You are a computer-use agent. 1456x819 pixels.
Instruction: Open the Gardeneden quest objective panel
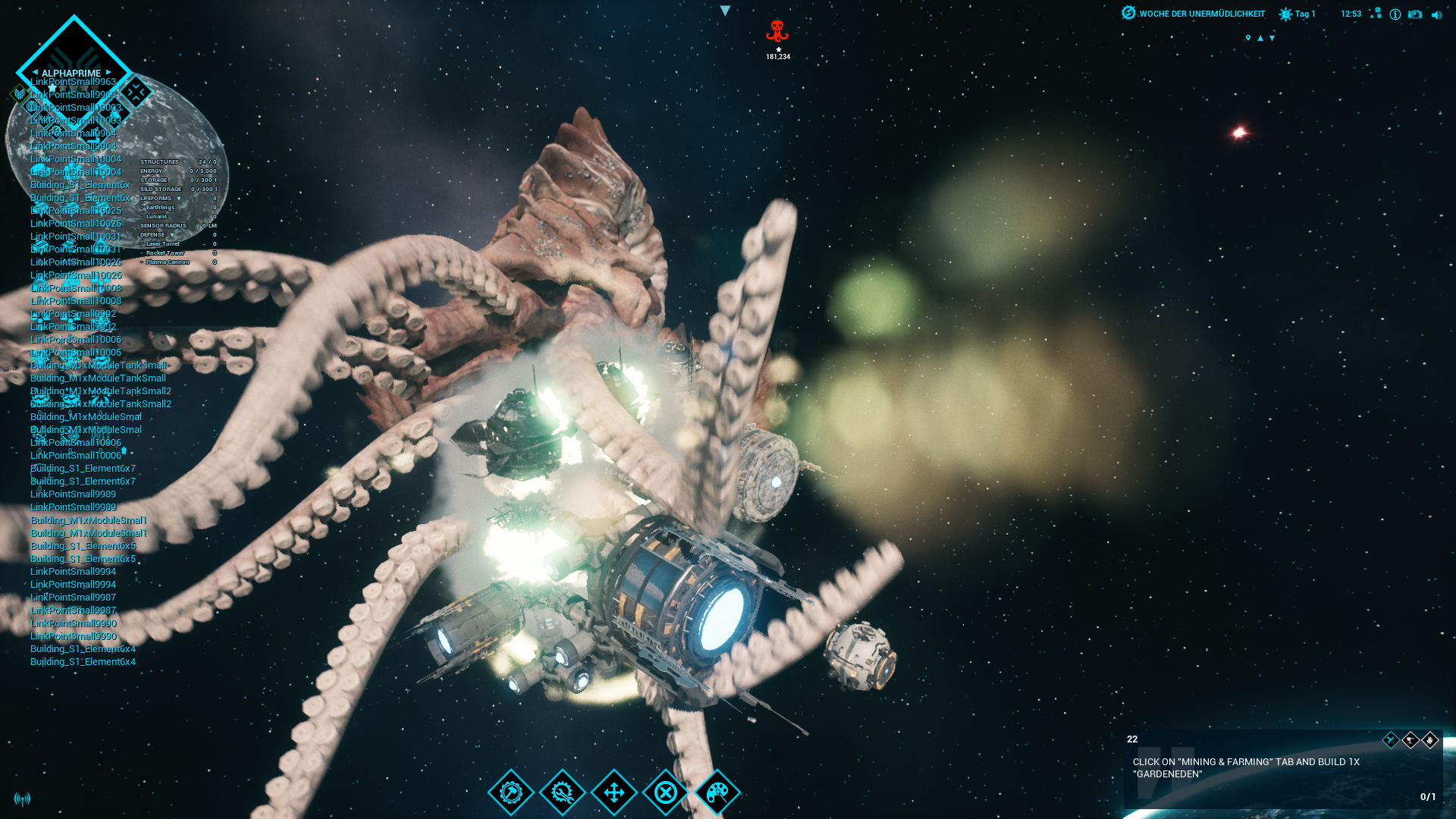point(1282,768)
